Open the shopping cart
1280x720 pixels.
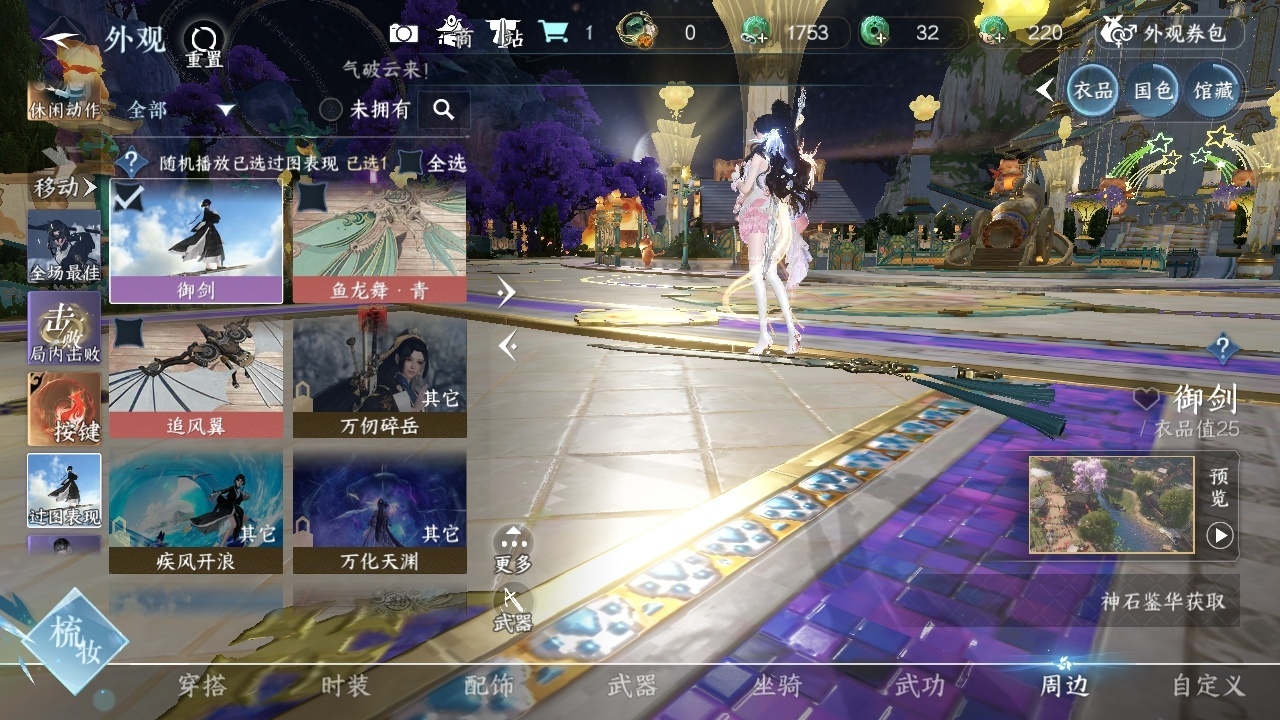point(553,33)
